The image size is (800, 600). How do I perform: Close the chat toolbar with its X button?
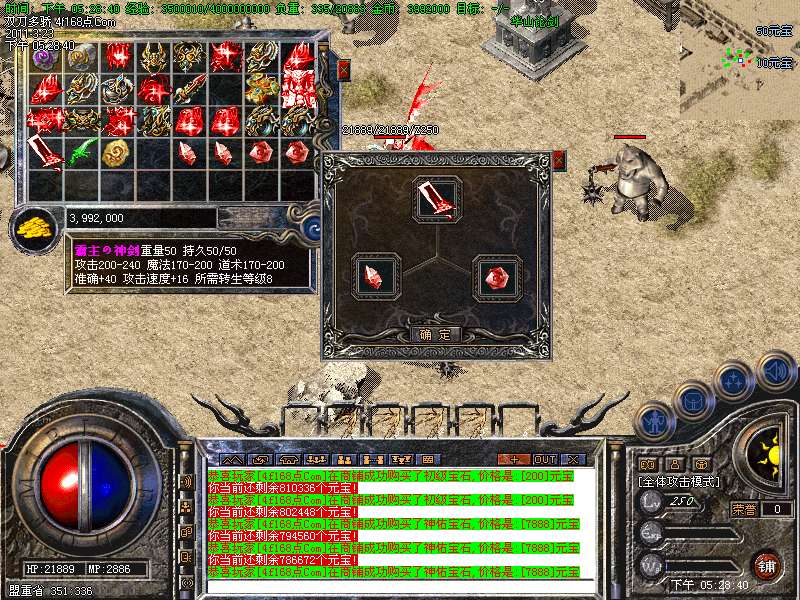pos(572,459)
